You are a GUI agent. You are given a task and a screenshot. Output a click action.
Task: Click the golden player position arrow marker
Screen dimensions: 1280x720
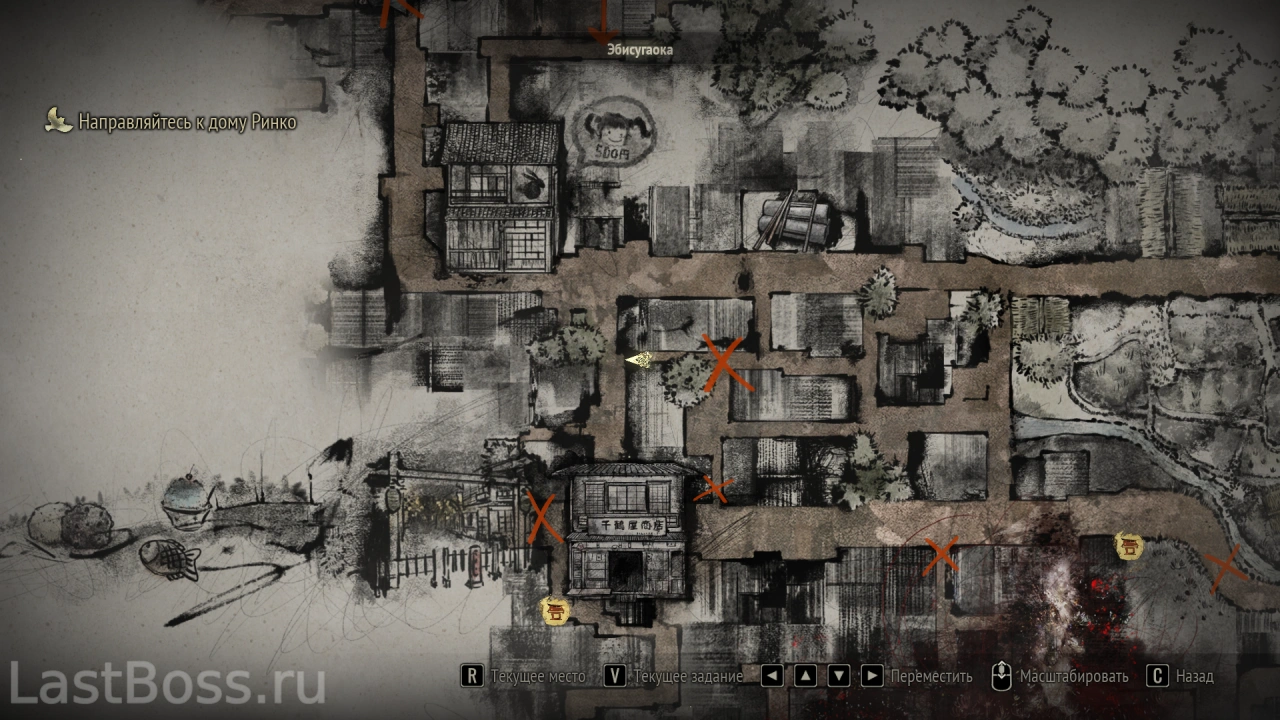click(639, 360)
